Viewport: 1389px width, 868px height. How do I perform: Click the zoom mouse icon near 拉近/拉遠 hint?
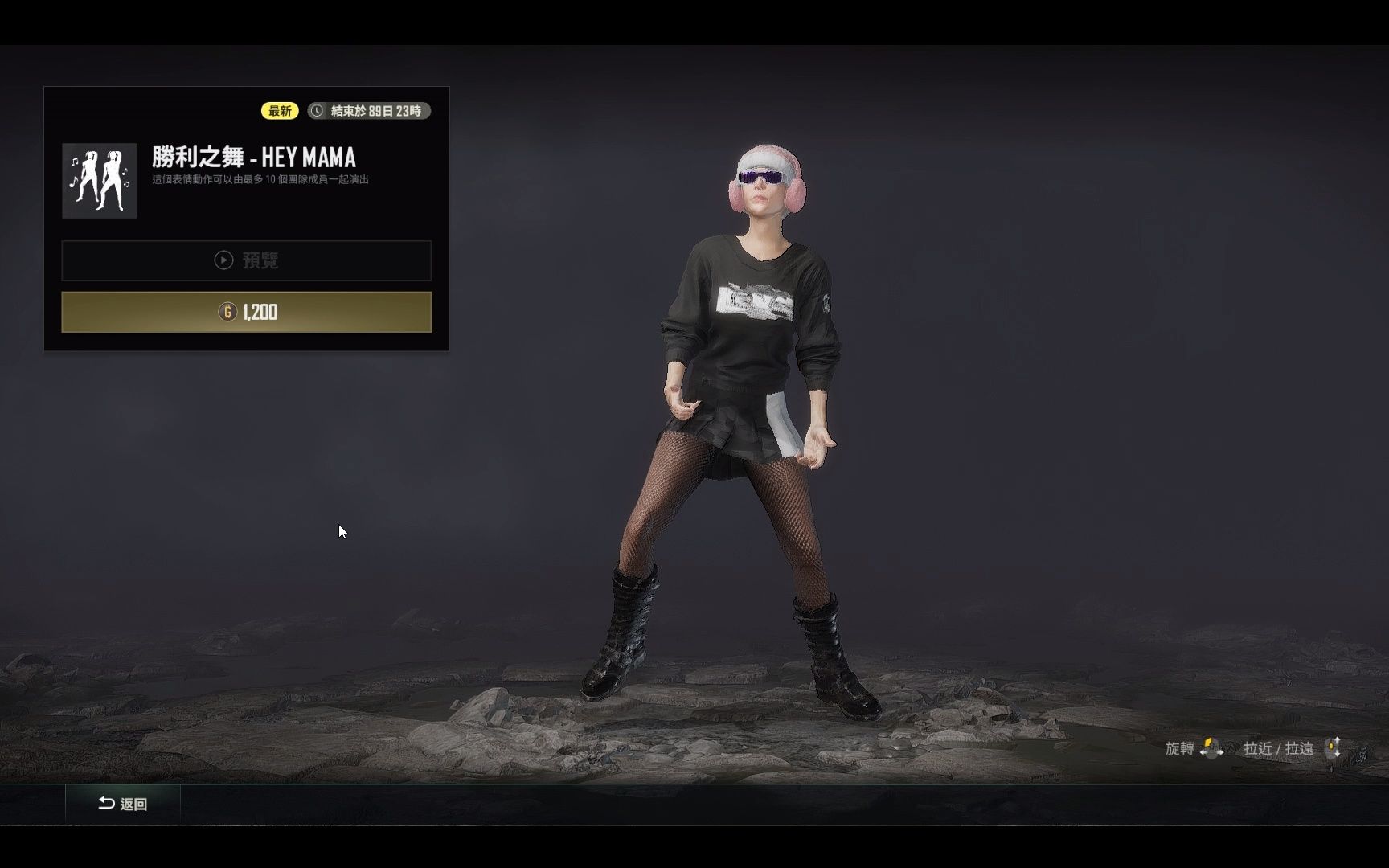click(x=1333, y=748)
